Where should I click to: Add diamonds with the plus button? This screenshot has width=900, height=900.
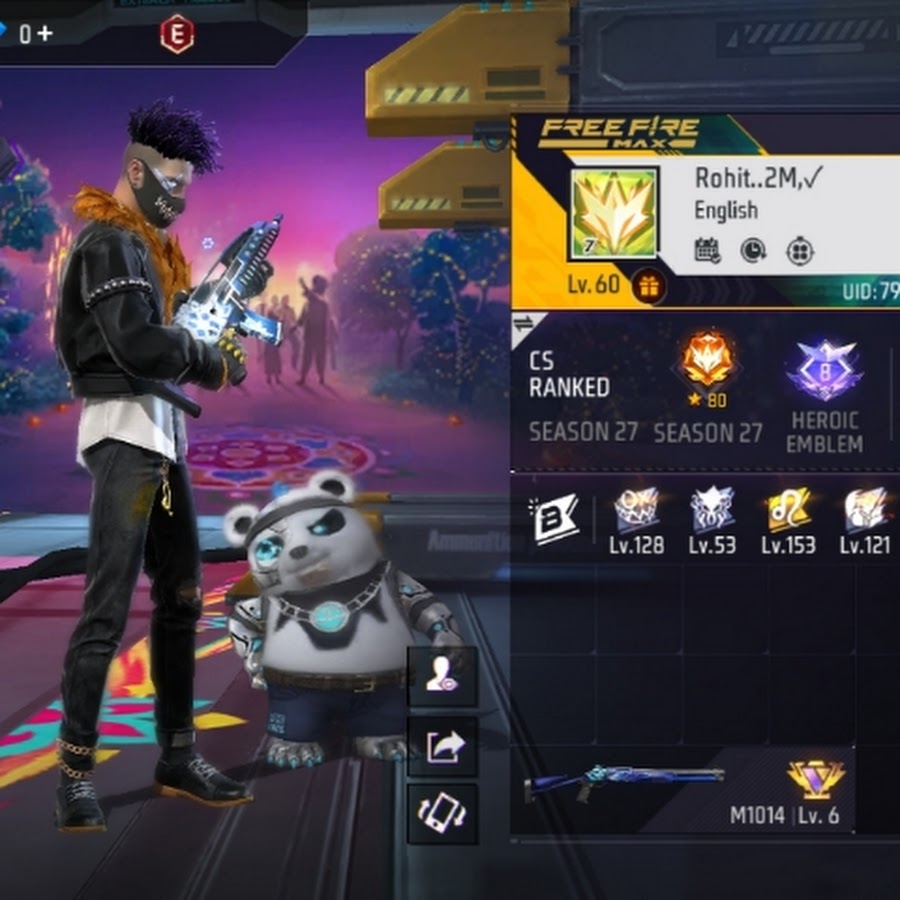pos(45,33)
